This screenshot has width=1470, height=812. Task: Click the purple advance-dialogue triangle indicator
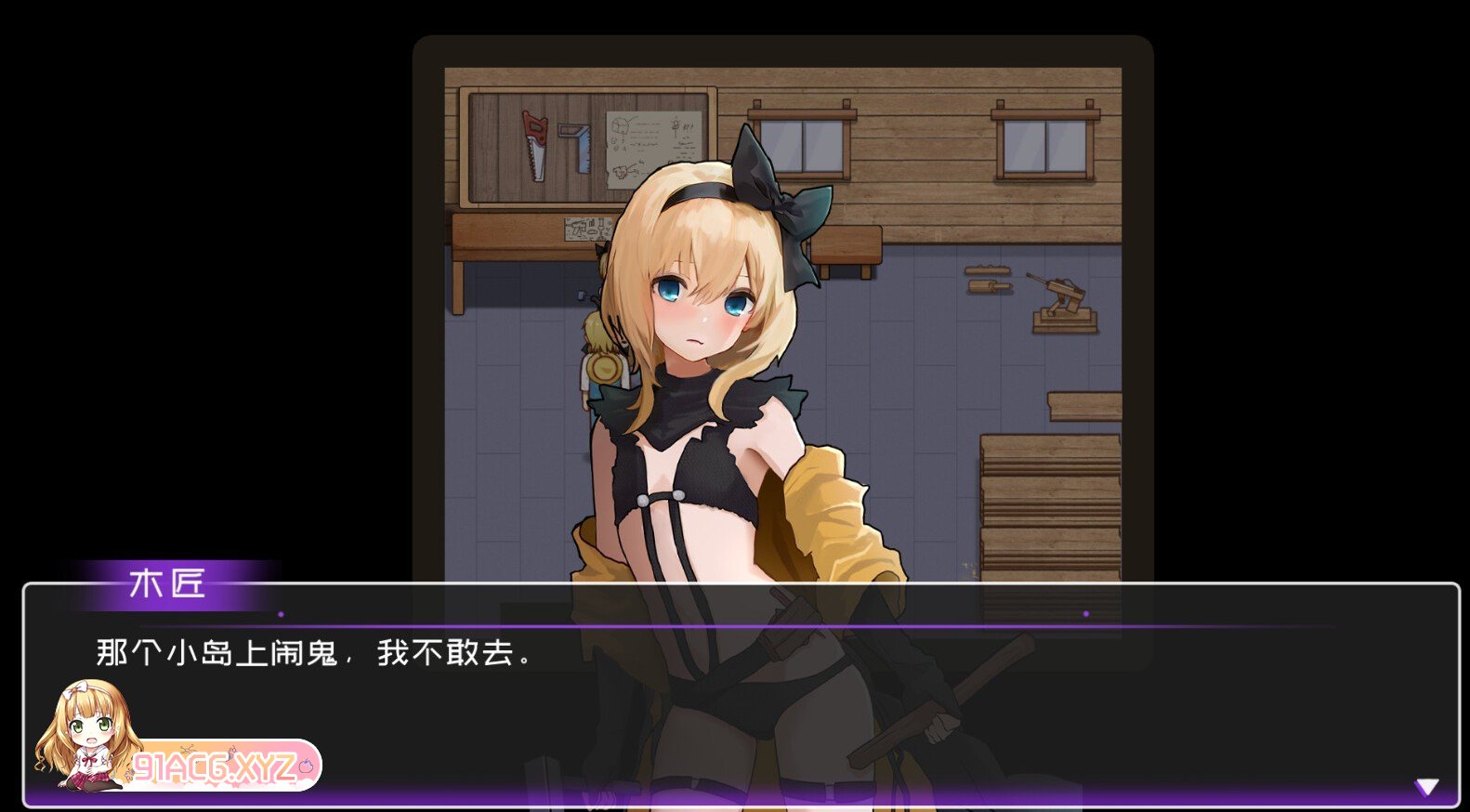click(1428, 785)
